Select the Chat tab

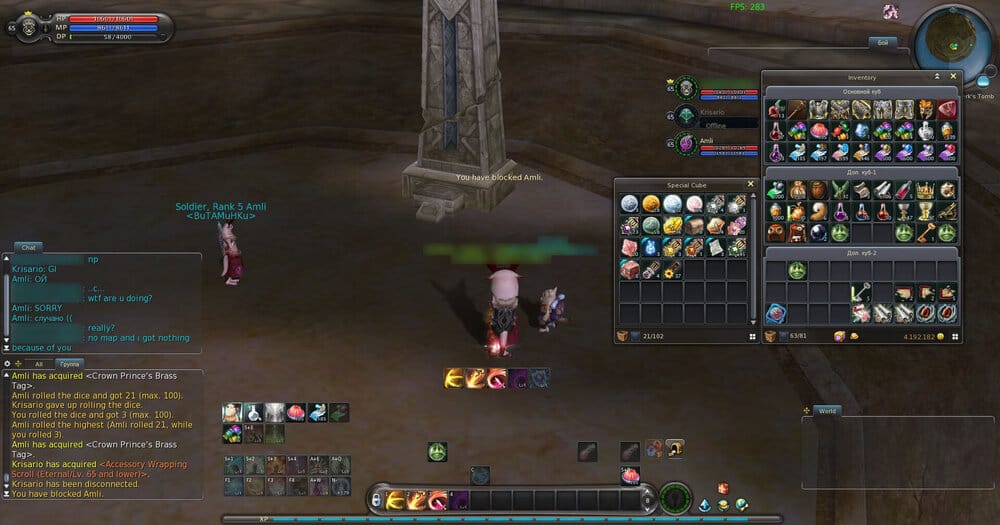[x=27, y=246]
